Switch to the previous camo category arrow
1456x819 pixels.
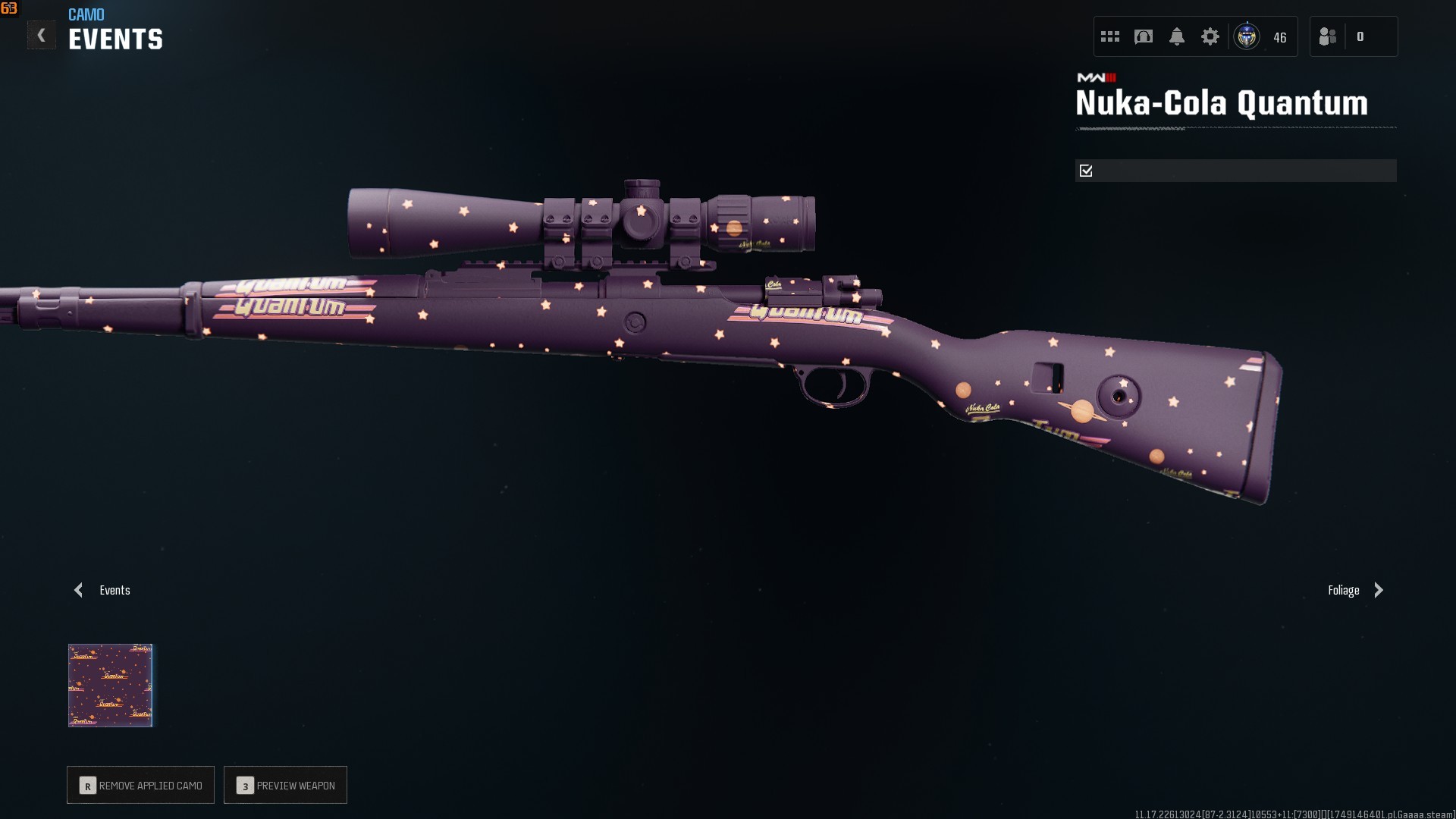tap(79, 590)
